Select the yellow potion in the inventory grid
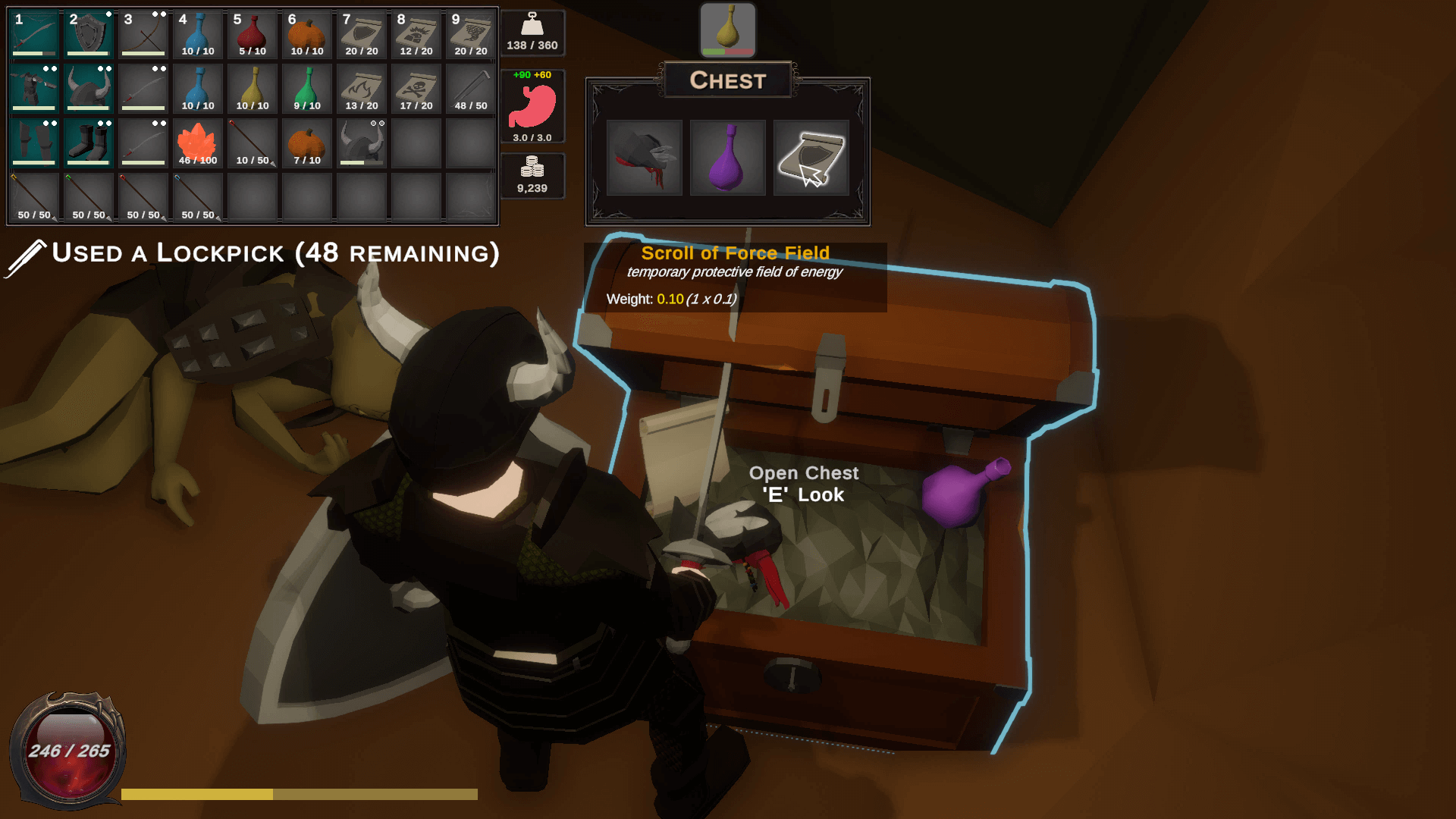The image size is (1456, 819). 253,89
